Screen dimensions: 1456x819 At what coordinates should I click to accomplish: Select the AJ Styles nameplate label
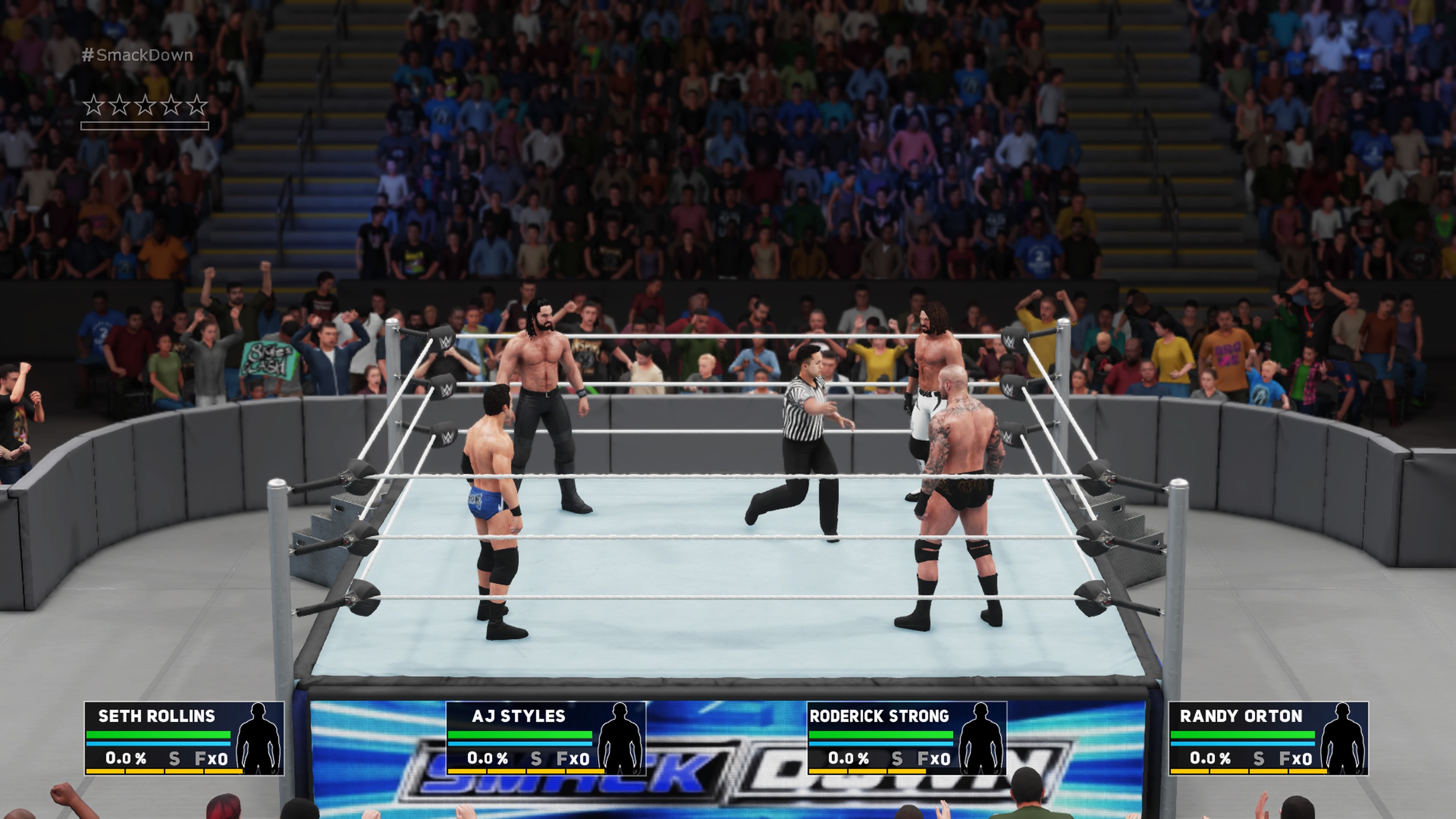click(519, 715)
